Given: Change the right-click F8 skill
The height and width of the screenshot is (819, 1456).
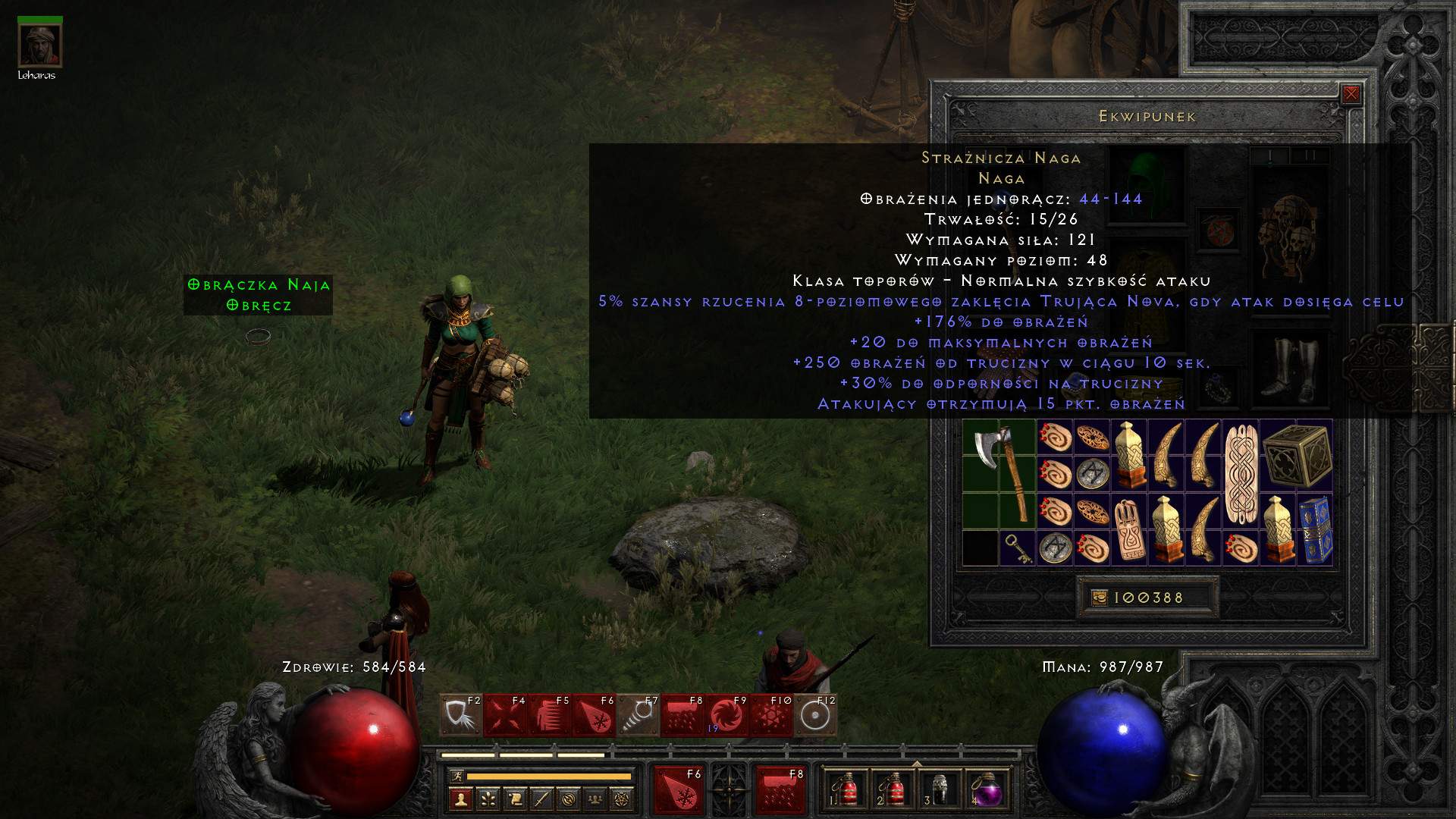Looking at the screenshot, I should [780, 790].
